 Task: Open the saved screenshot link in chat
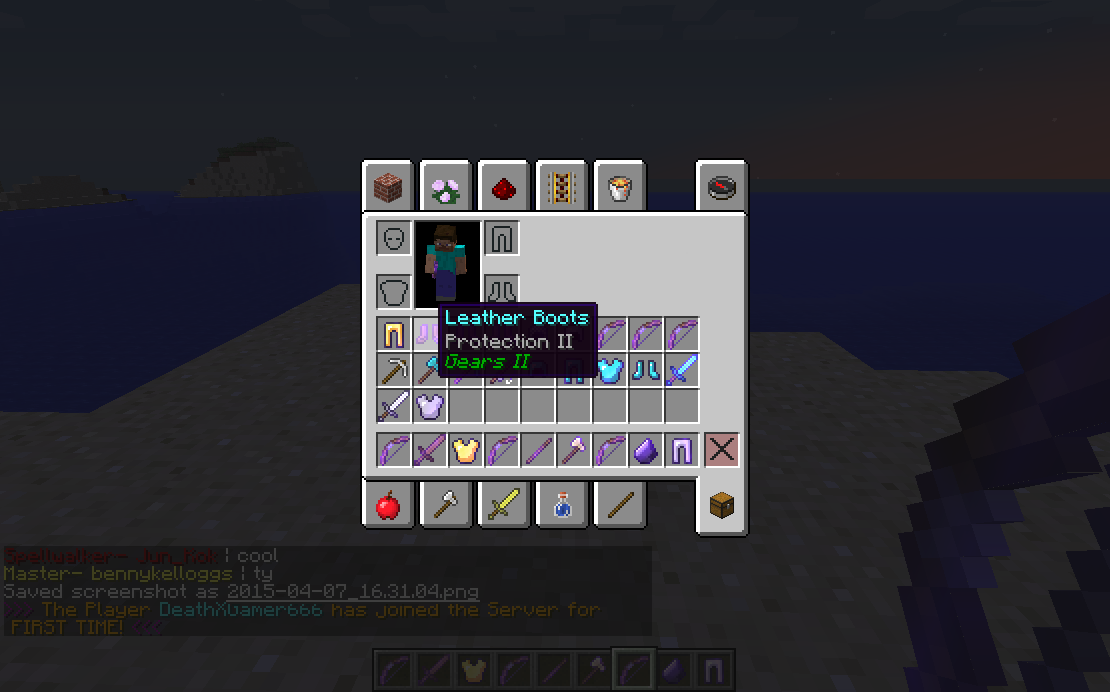352,592
